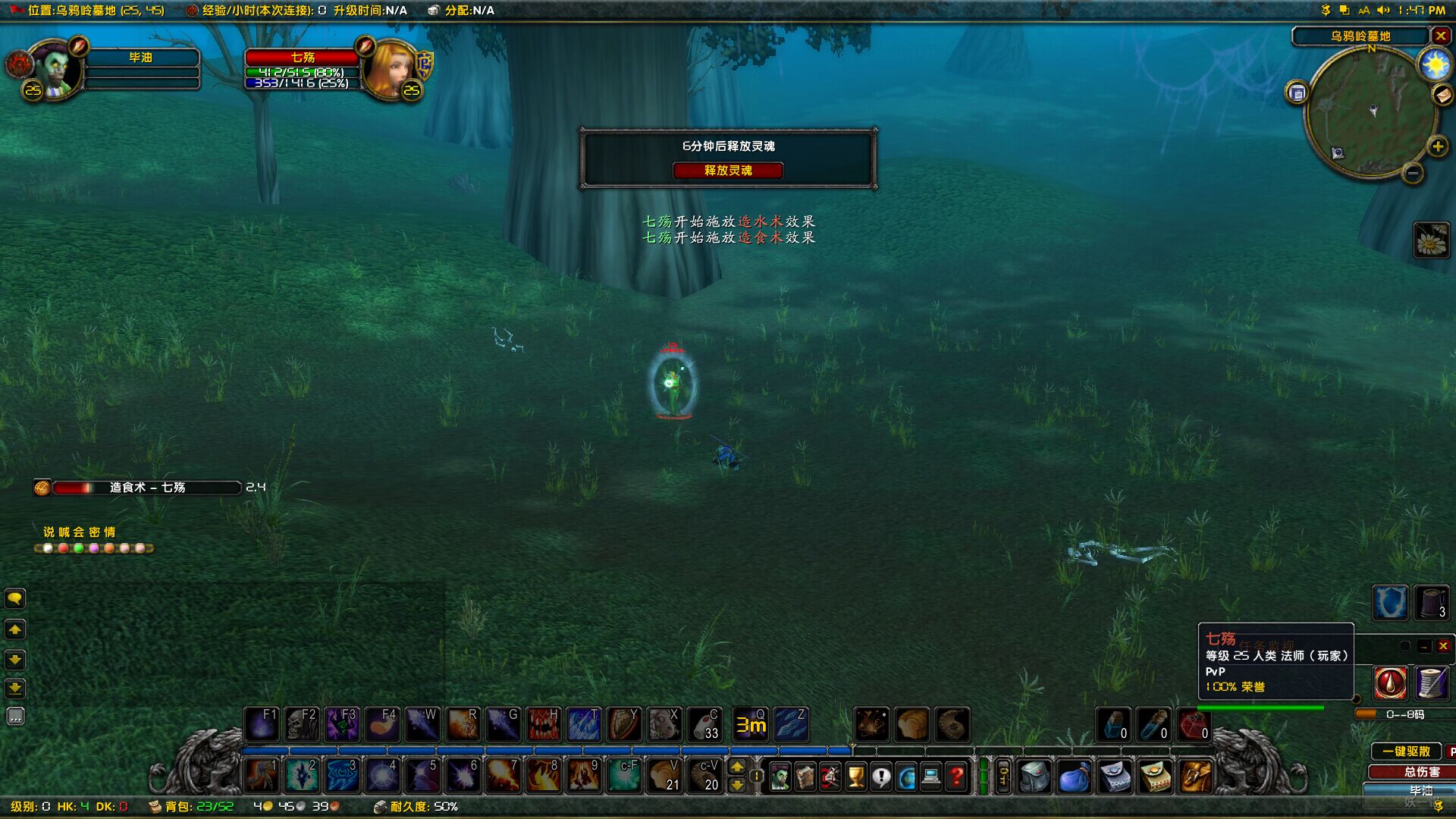1456x819 pixels.
Task: Click the daisy flower icon below the minimap
Action: [x=1432, y=241]
